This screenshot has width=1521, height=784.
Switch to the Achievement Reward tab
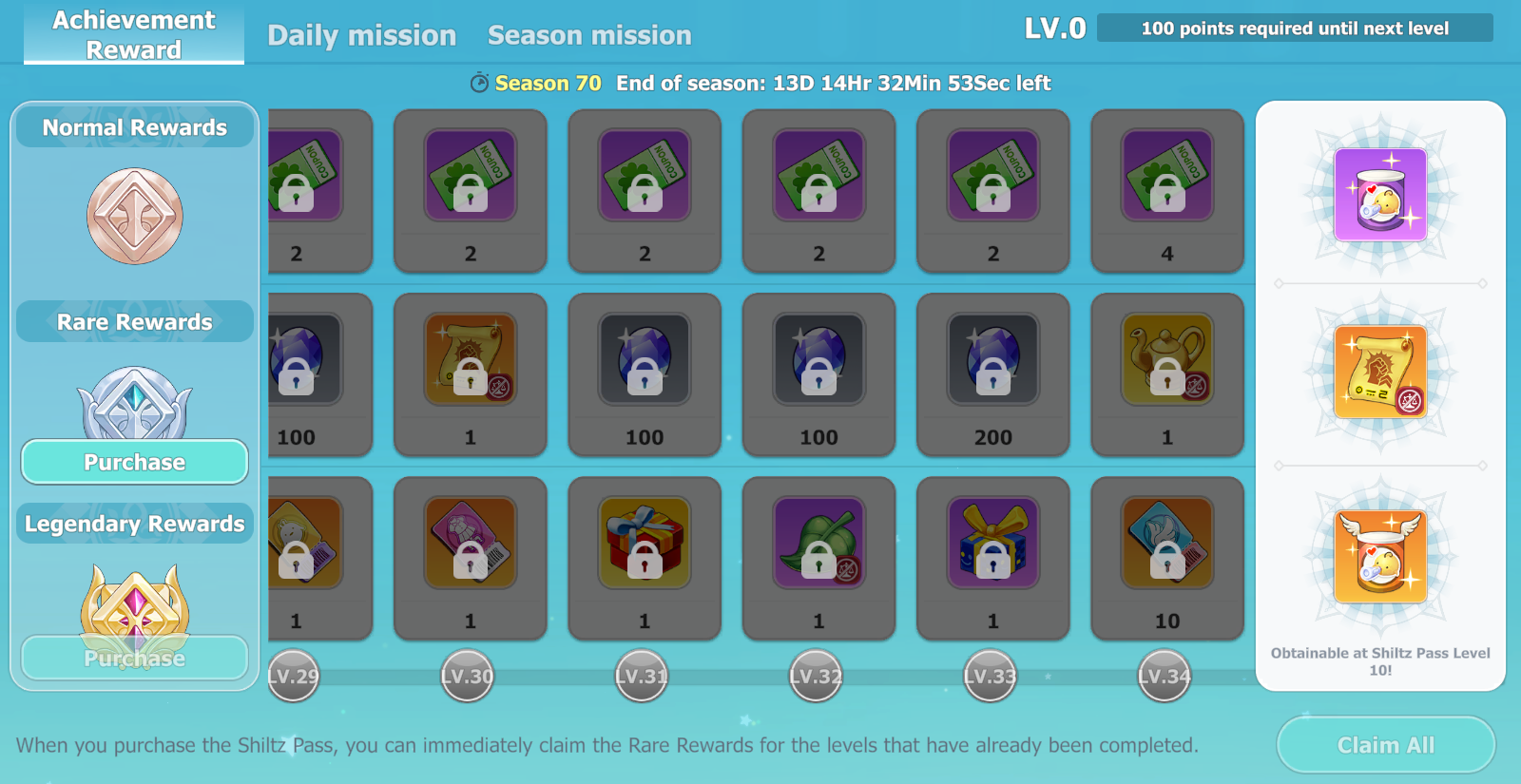pyautogui.click(x=134, y=34)
